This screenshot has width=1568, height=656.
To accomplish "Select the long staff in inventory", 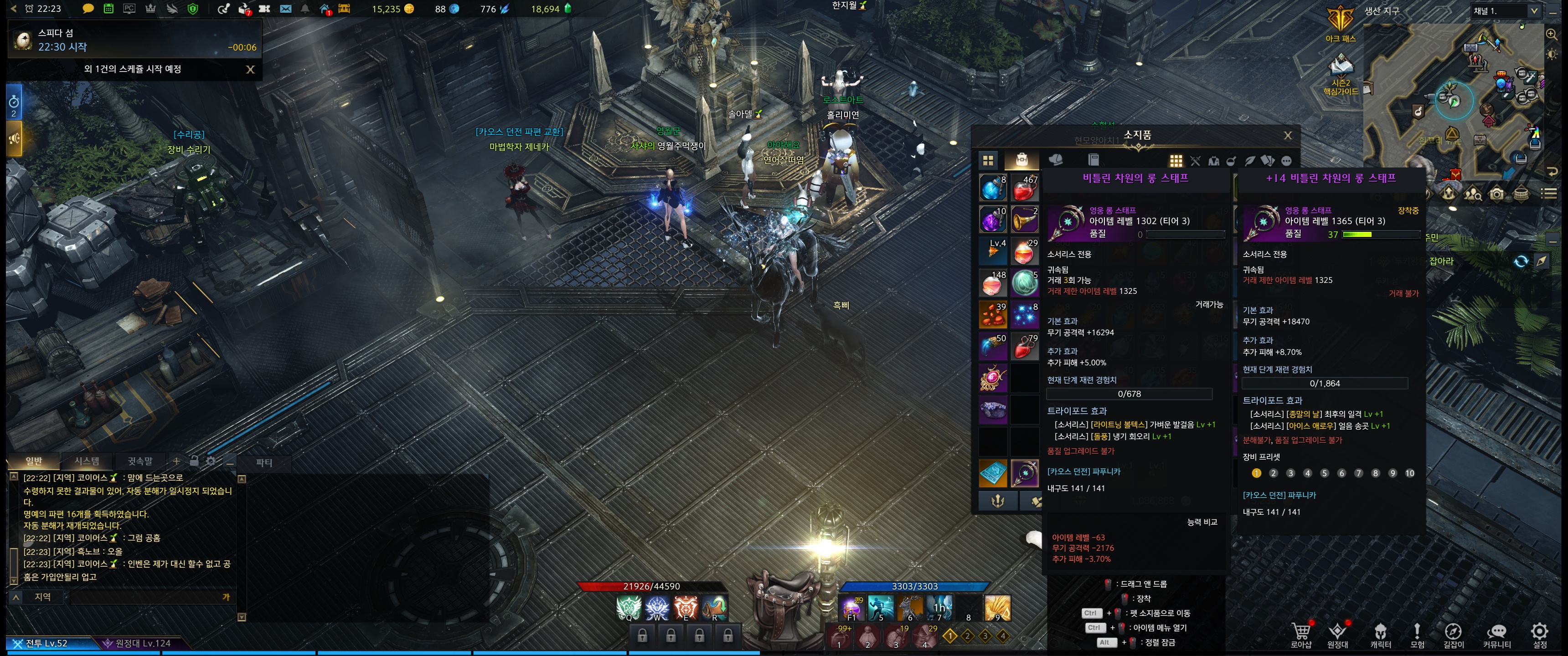I will coord(1024,473).
